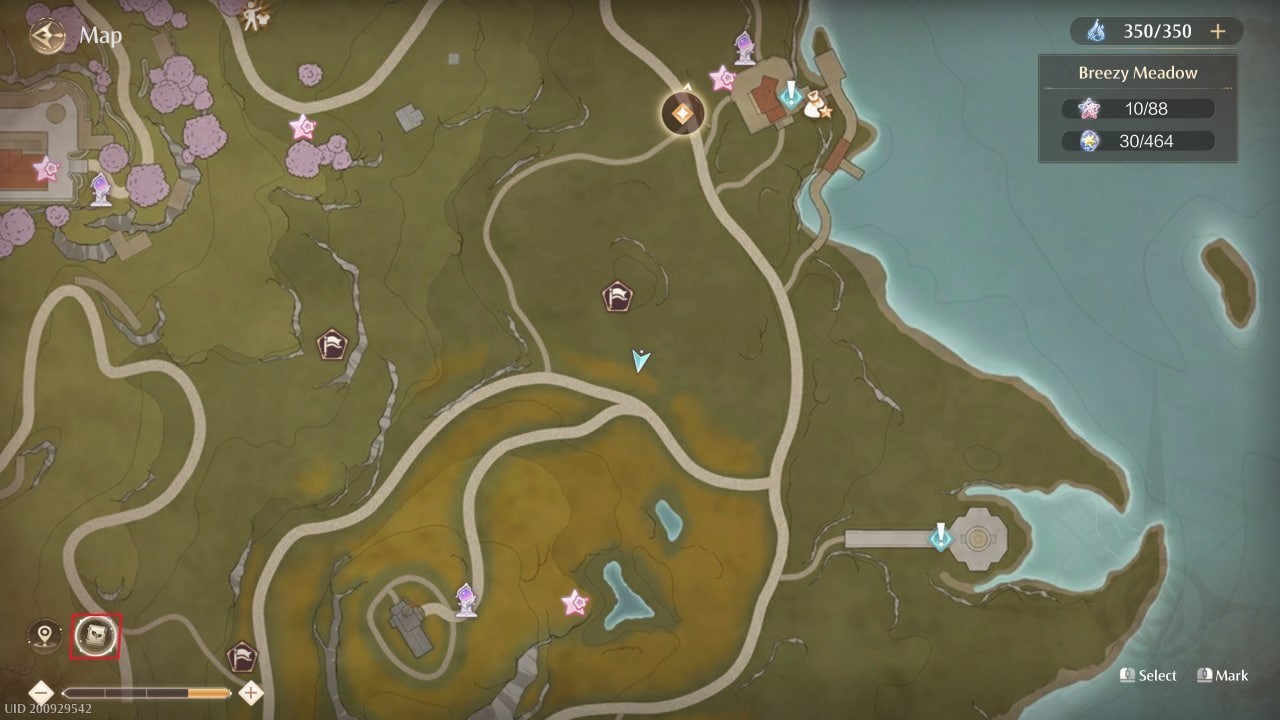Select the pink star marker near the ponds
The height and width of the screenshot is (720, 1280).
coord(572,604)
